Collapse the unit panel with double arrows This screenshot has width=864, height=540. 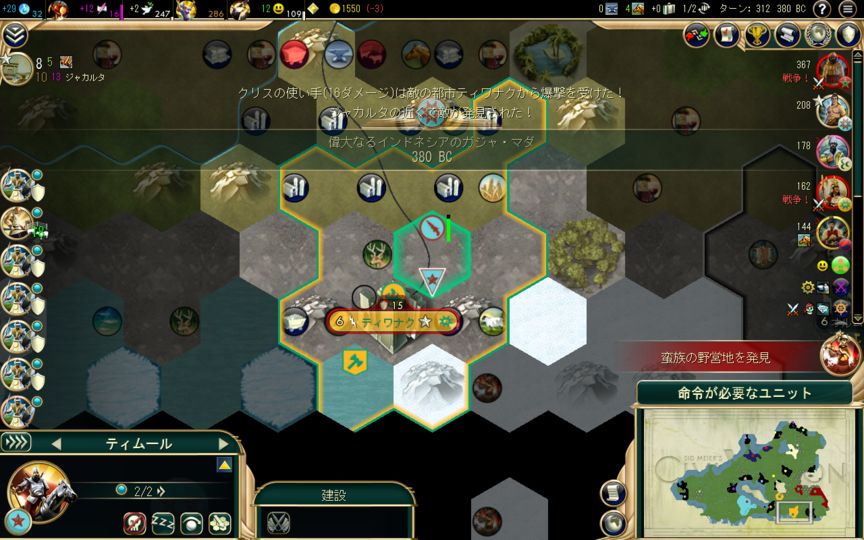pos(17,443)
